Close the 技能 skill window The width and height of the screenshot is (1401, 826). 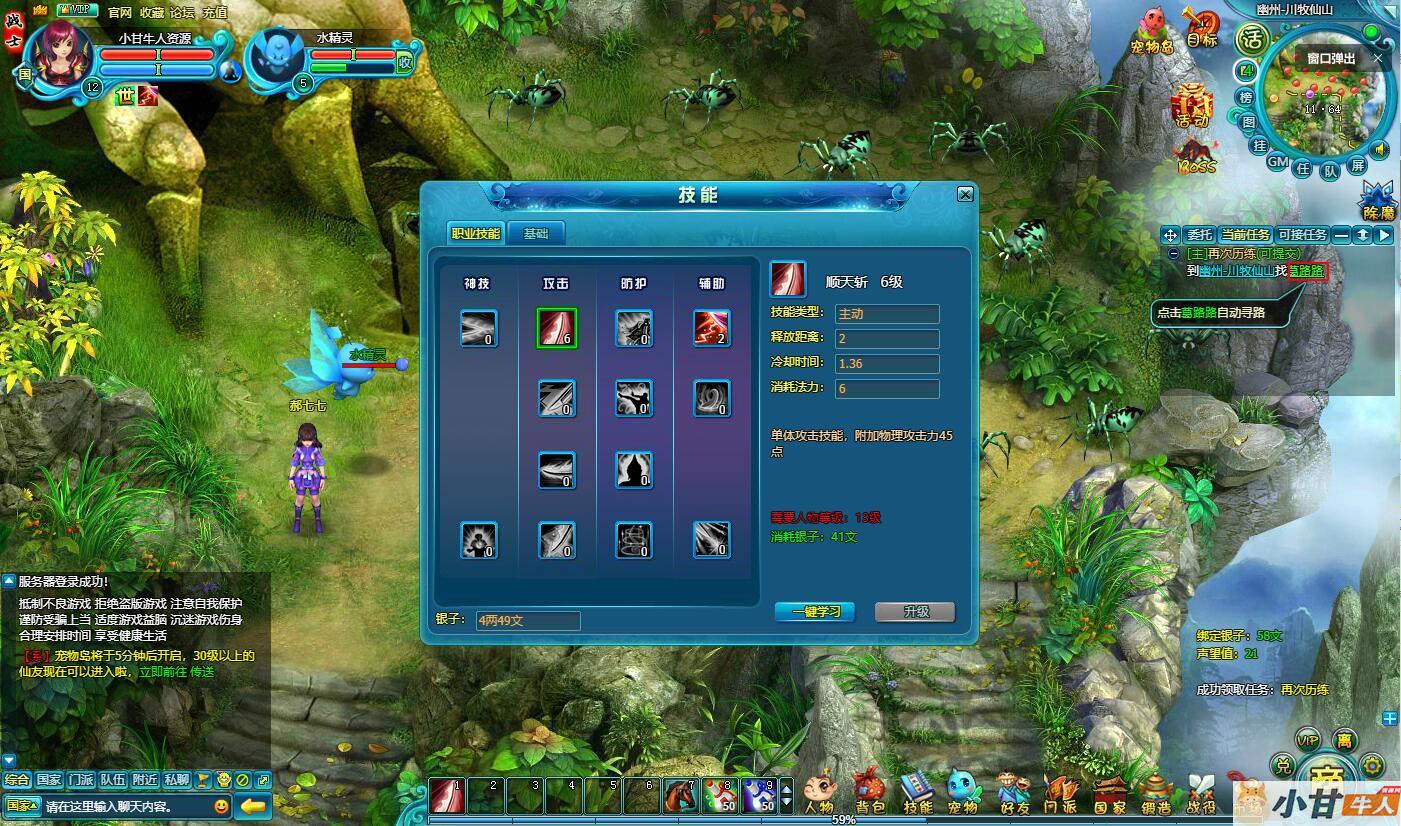pyautogui.click(x=965, y=194)
